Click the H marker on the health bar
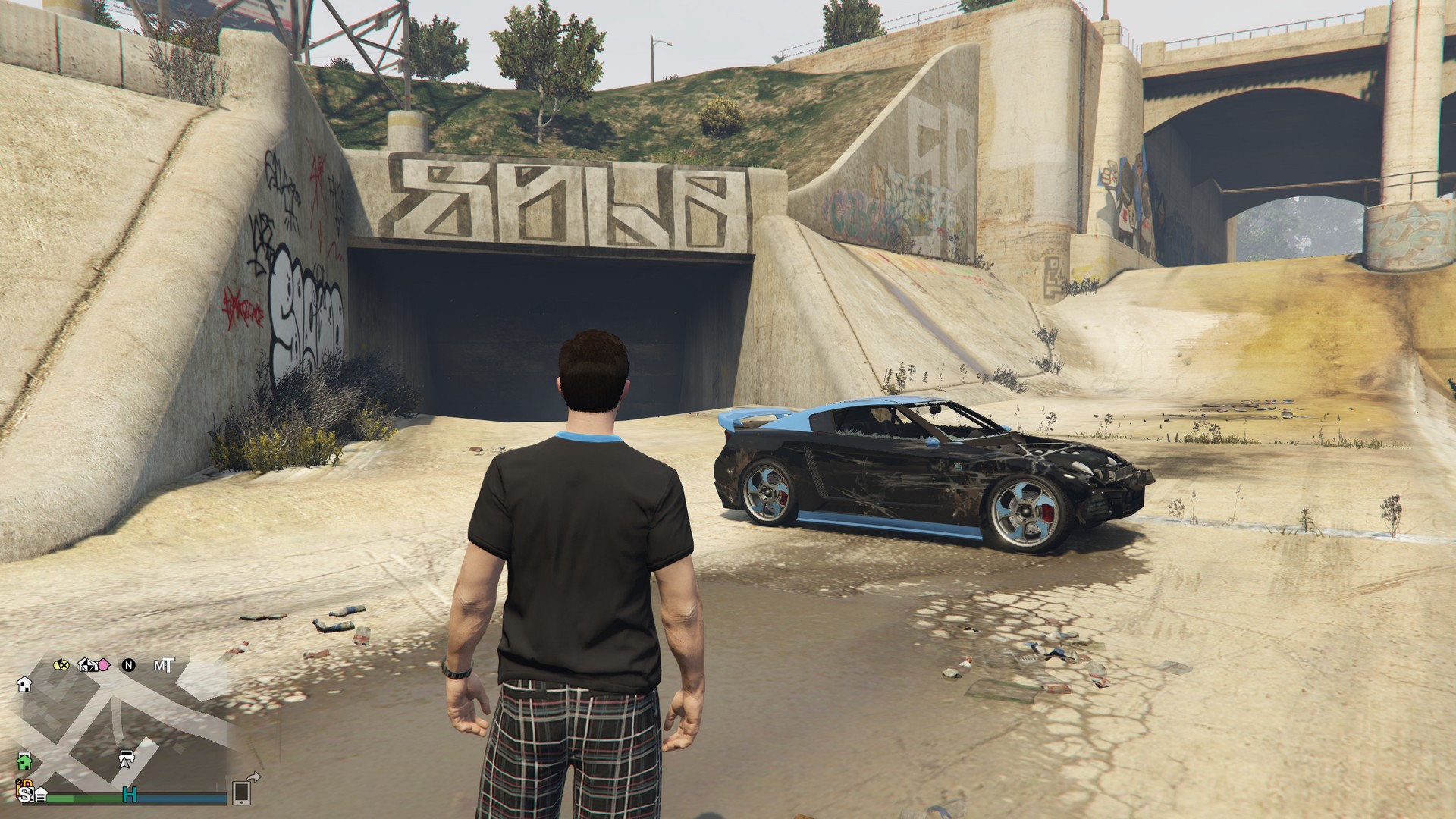The image size is (1456, 819). pos(130,795)
